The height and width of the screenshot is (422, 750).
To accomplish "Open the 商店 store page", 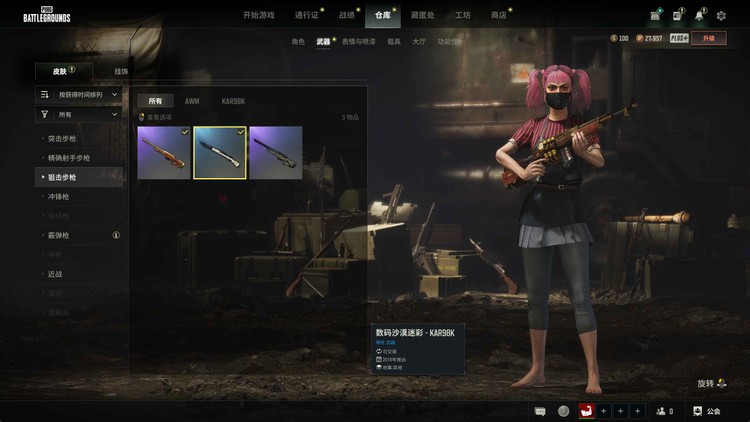I will point(498,15).
